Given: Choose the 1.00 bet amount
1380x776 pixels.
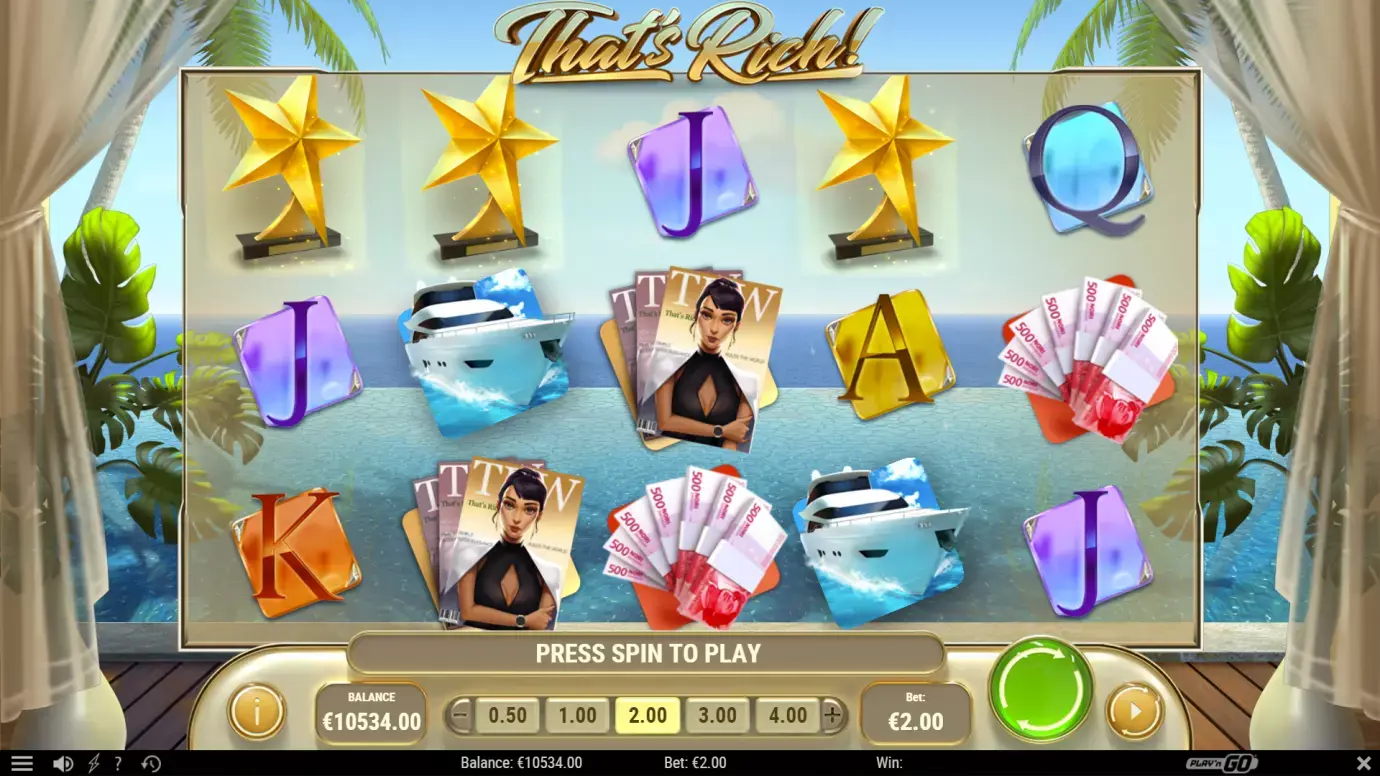Looking at the screenshot, I should click(577, 715).
